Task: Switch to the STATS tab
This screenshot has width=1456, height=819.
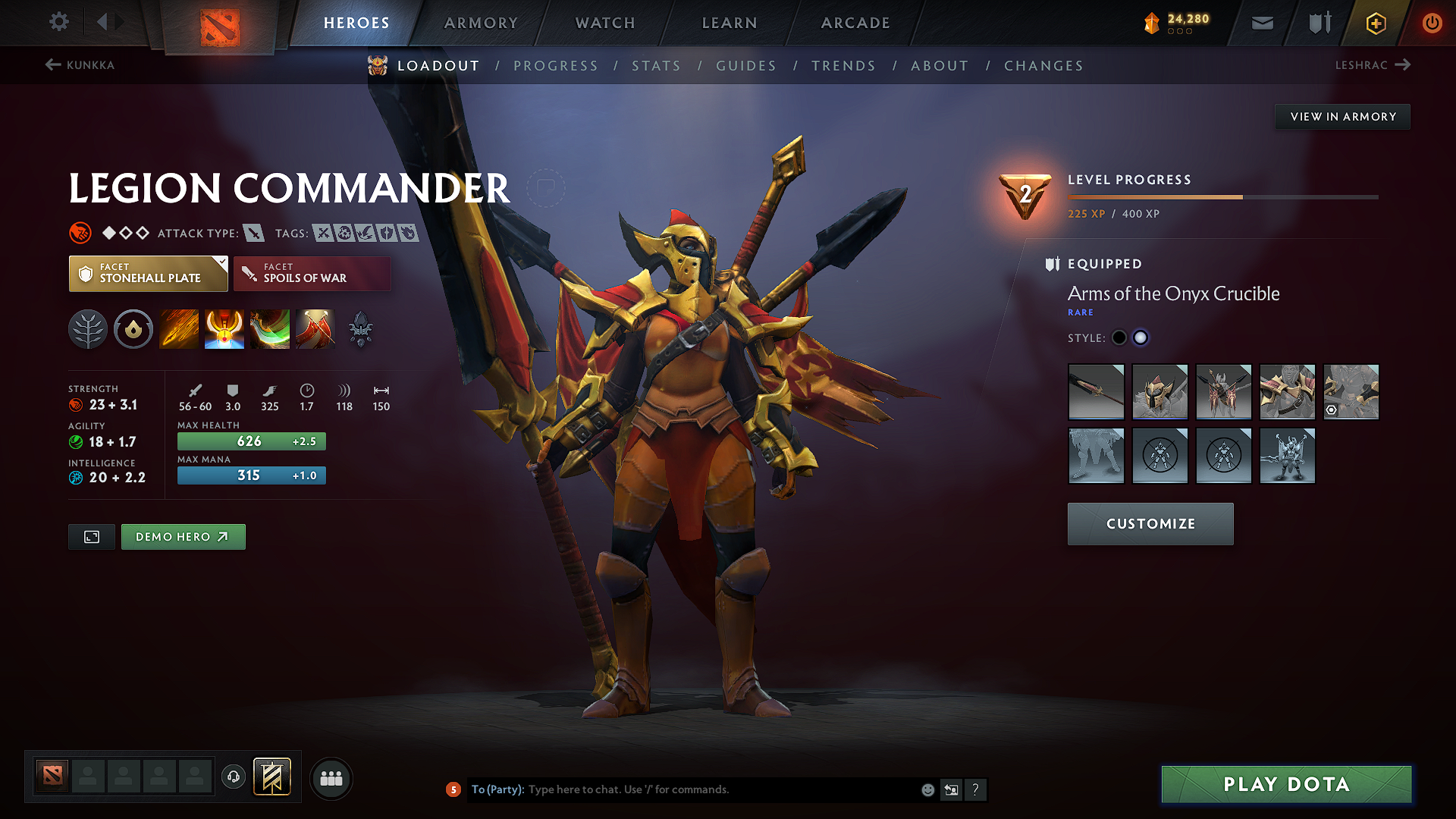Action: pos(656,66)
